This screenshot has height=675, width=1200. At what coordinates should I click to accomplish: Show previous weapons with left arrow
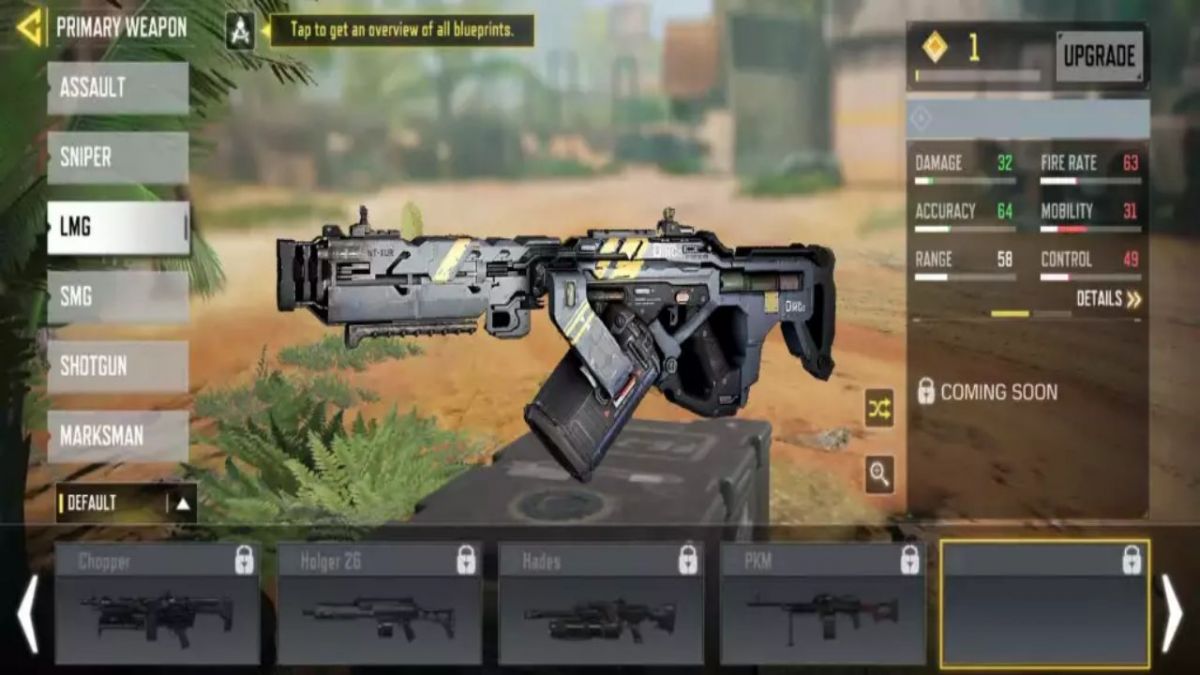(x=27, y=613)
